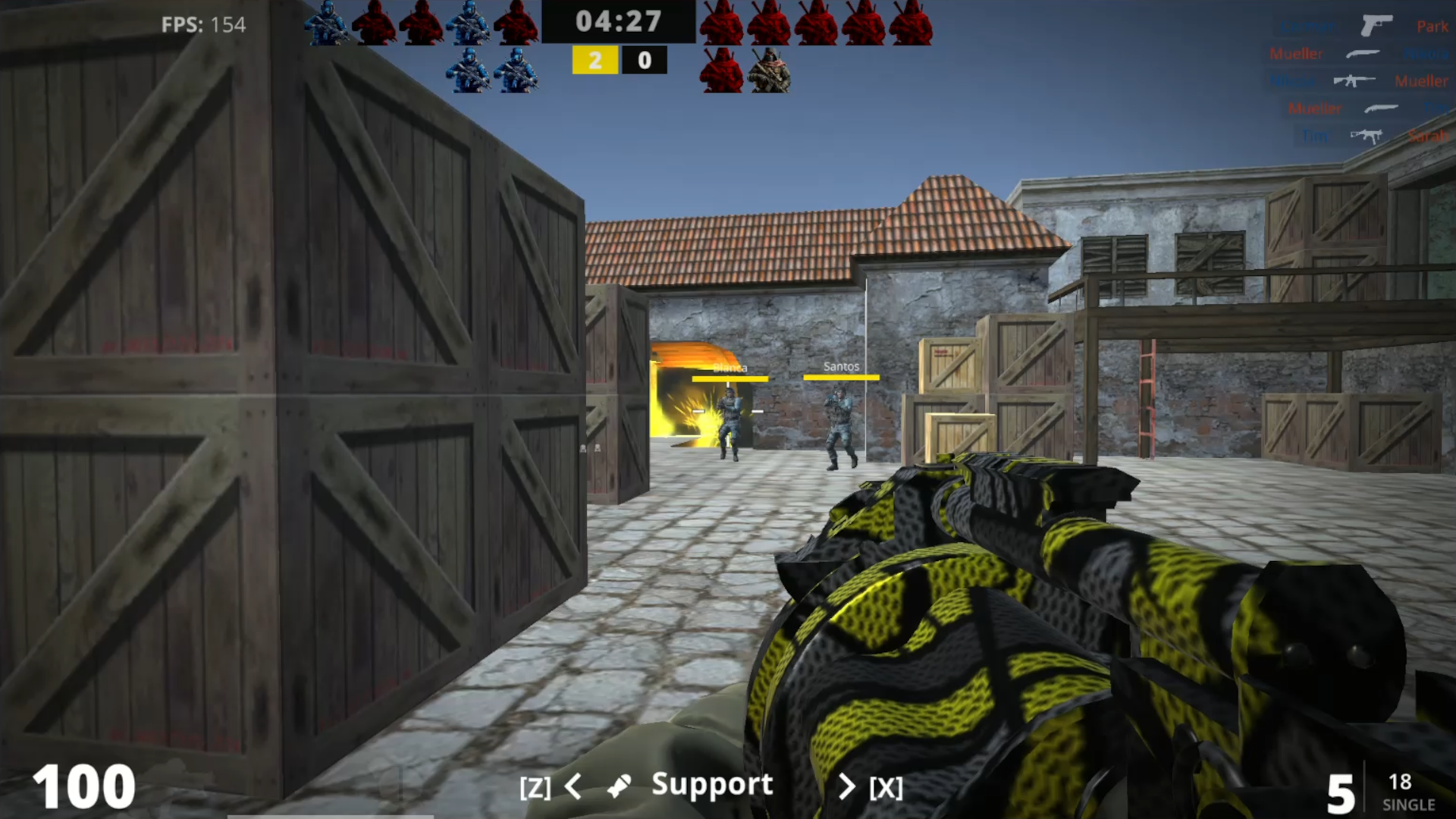
Task: Select the rifle icon in the killfeed row Nikola-Mueller
Action: [x=1354, y=80]
